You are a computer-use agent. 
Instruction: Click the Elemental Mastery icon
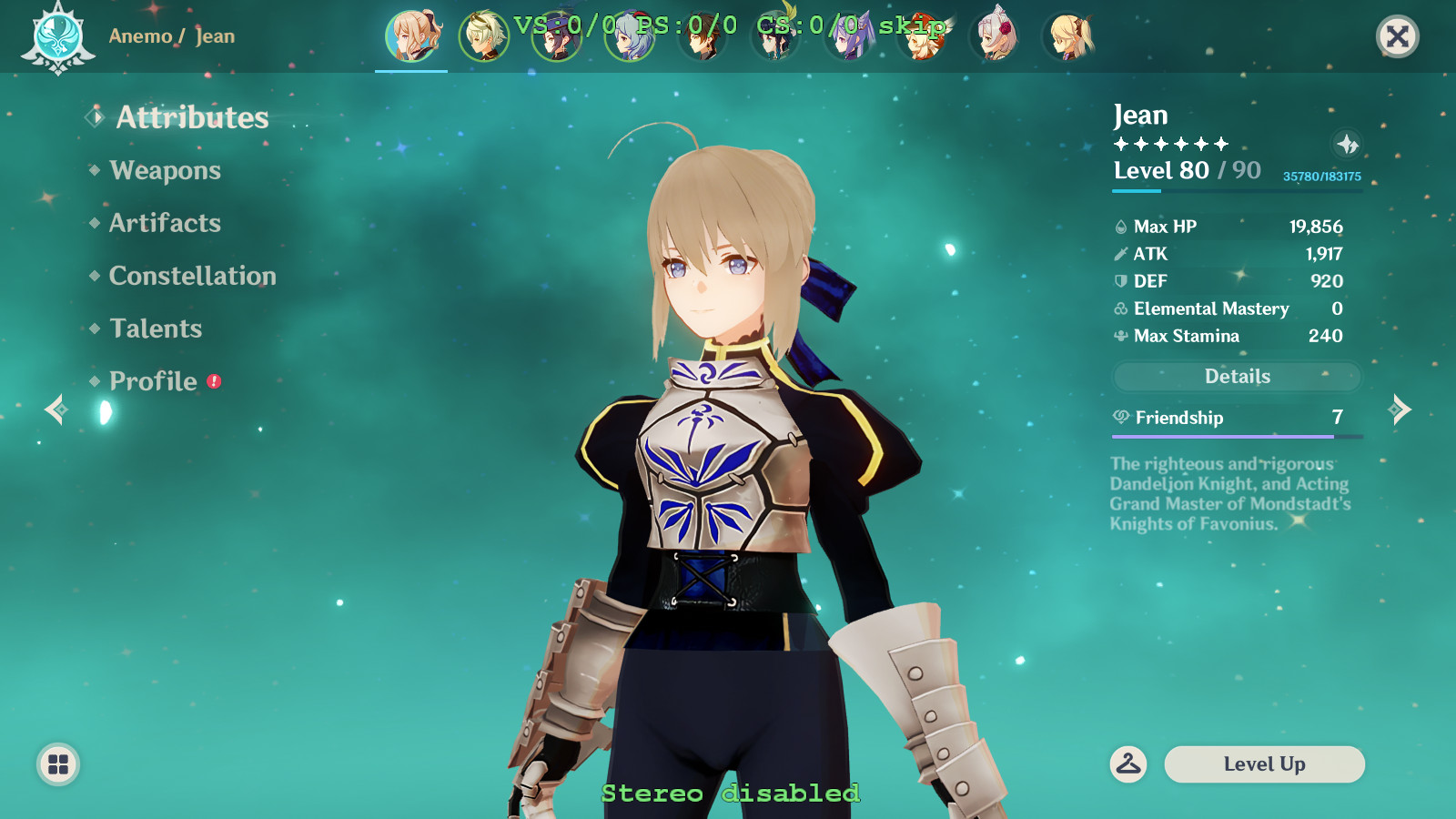coord(1119,308)
